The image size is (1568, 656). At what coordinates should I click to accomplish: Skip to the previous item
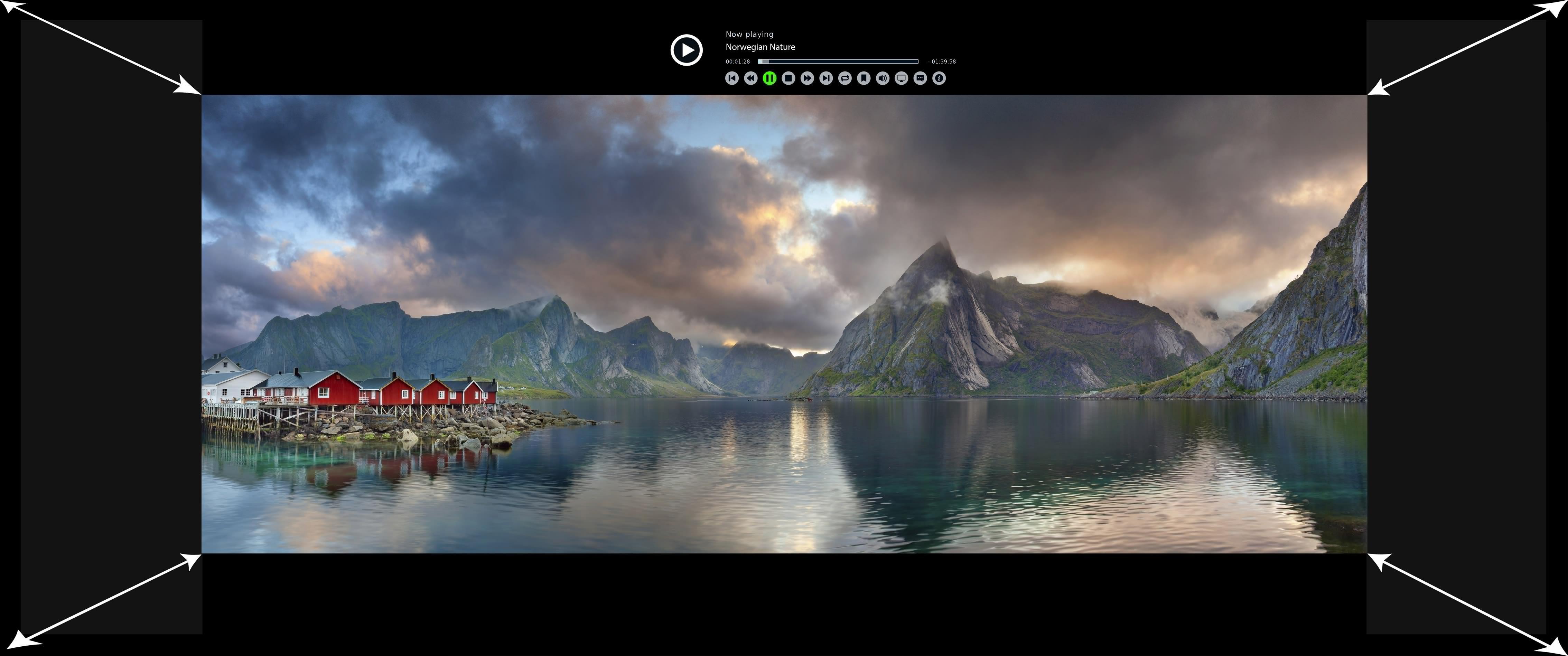[732, 78]
